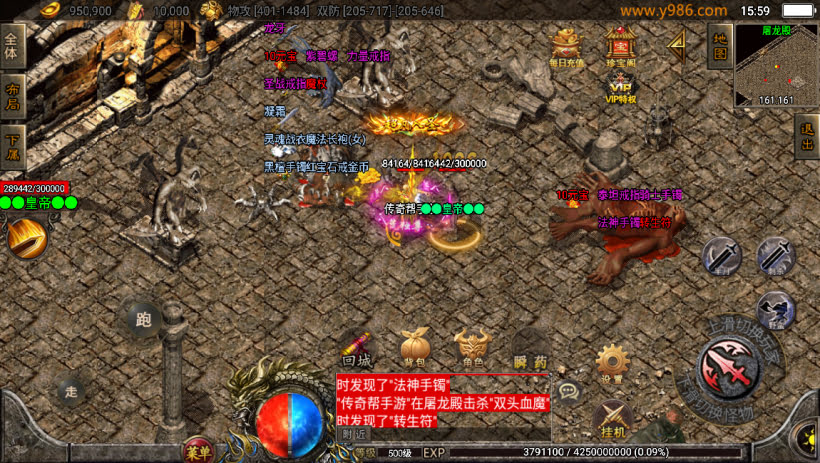The image size is (820, 463).
Task: Open the 角色 character sheet
Action: [x=472, y=347]
